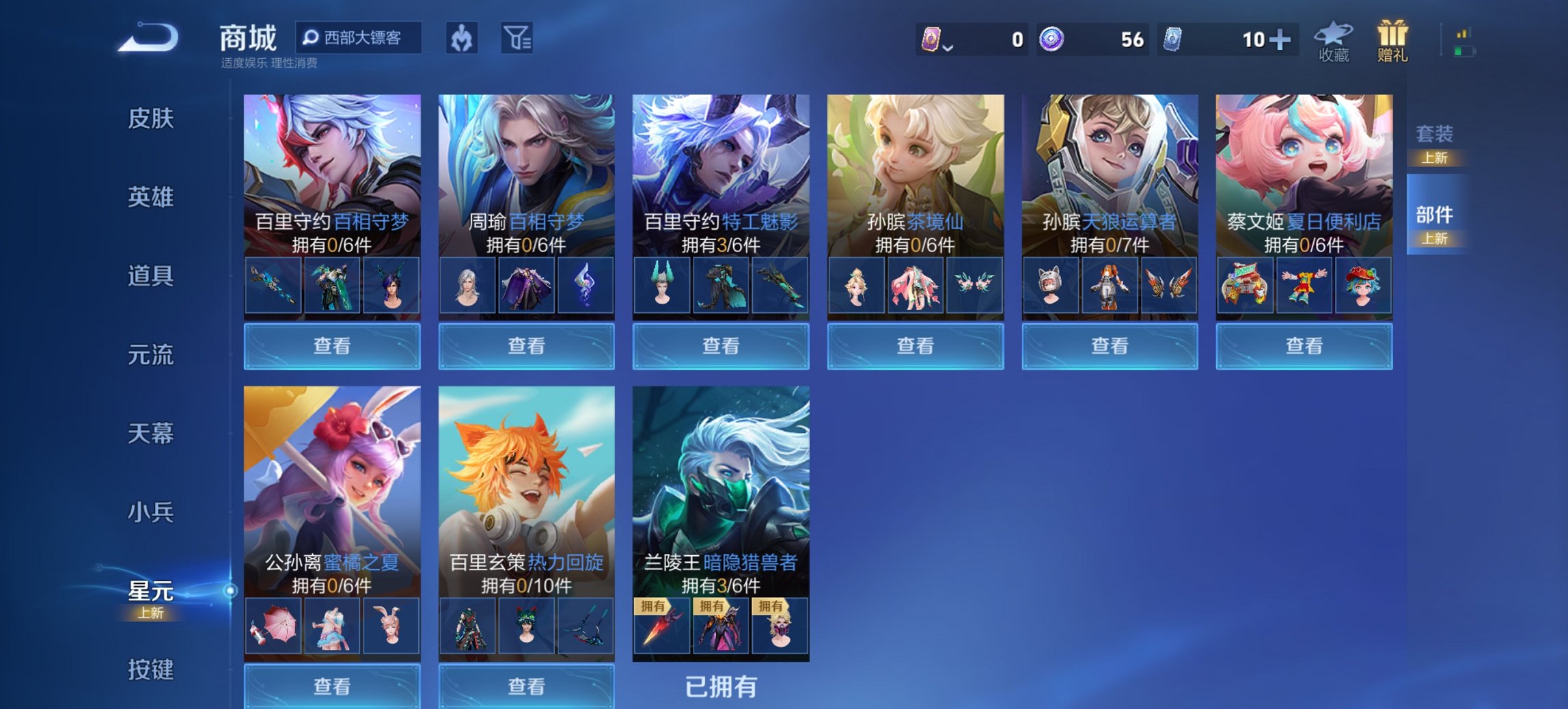Viewport: 1568px width, 709px height.
Task: Click the game logo in top-left corner
Action: 146,39
